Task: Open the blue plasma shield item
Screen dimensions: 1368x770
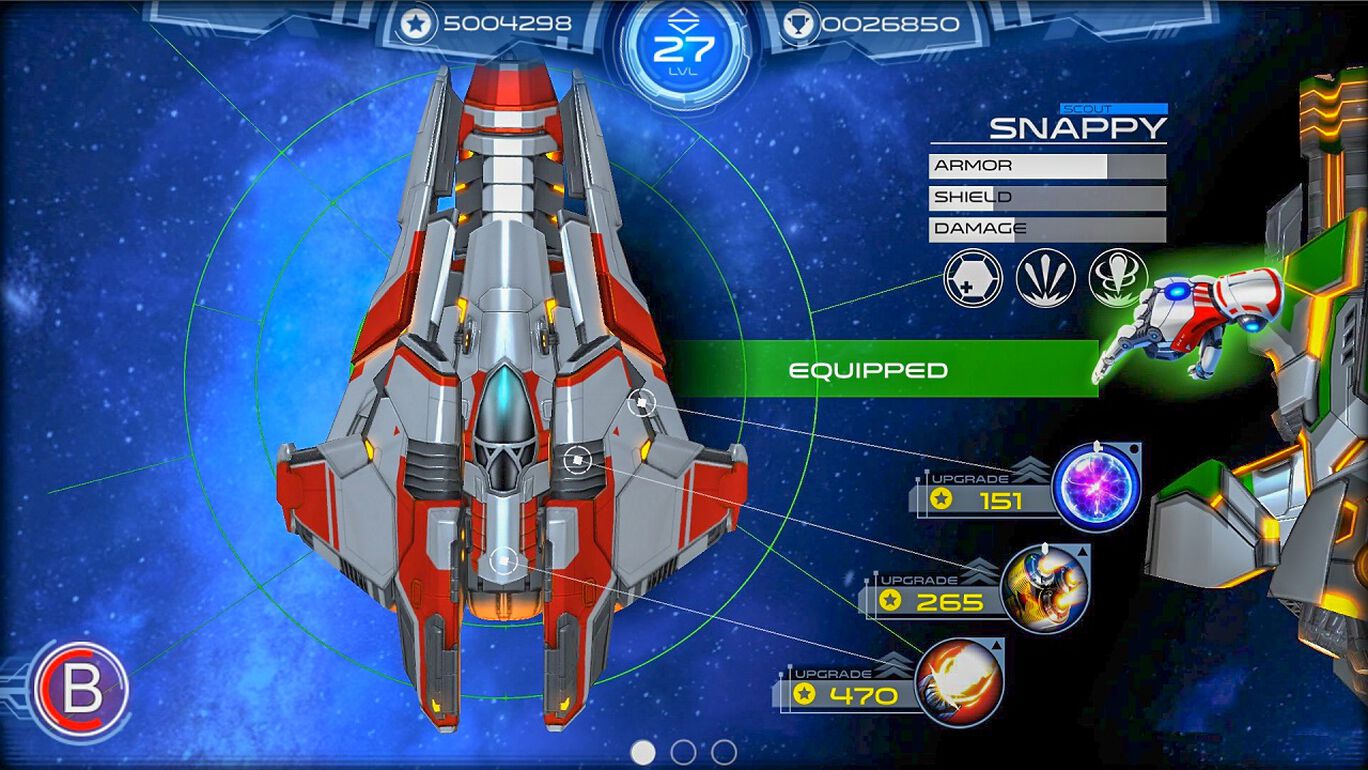Action: point(1095,487)
